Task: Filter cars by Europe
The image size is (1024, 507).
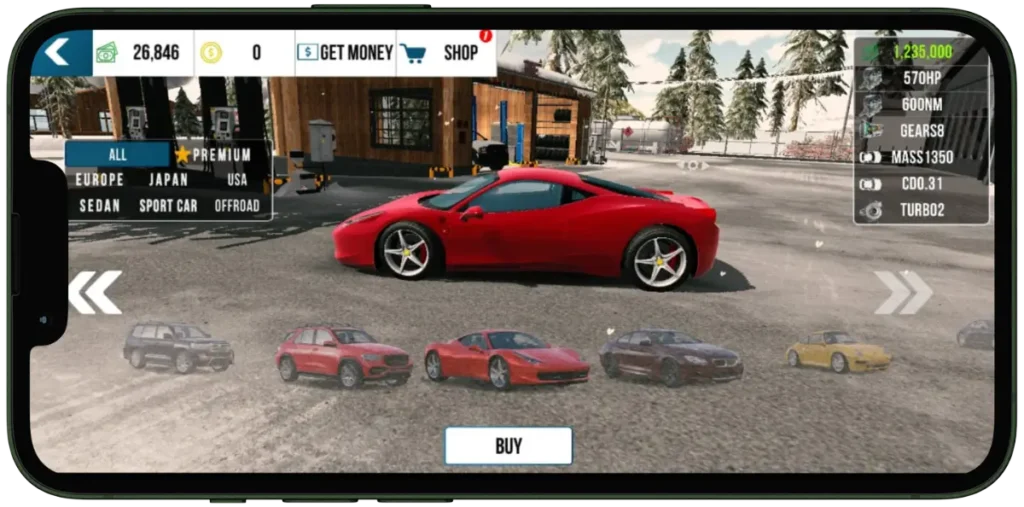Action: 100,180
